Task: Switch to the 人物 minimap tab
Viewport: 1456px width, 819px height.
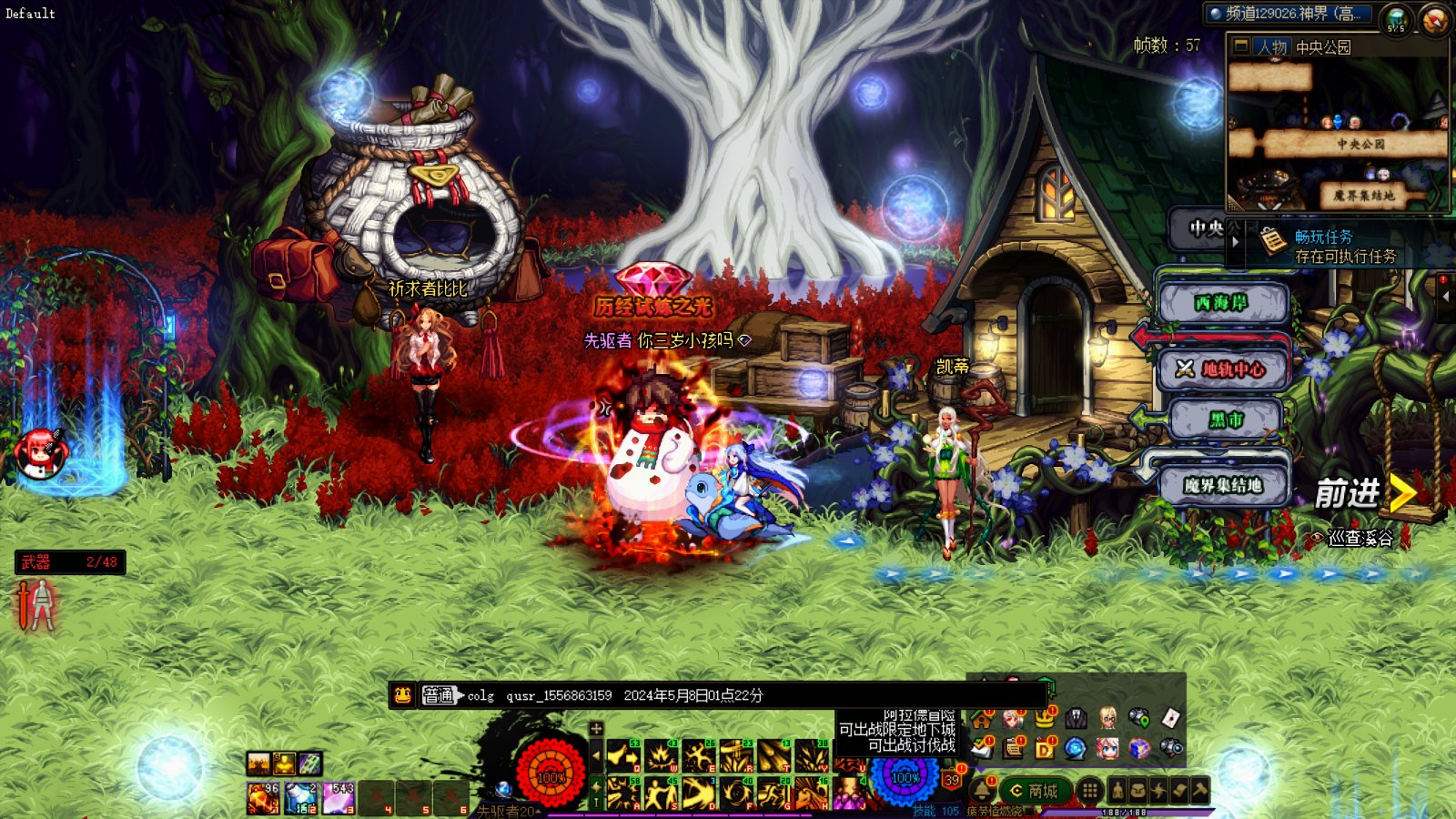Action: tap(1271, 46)
